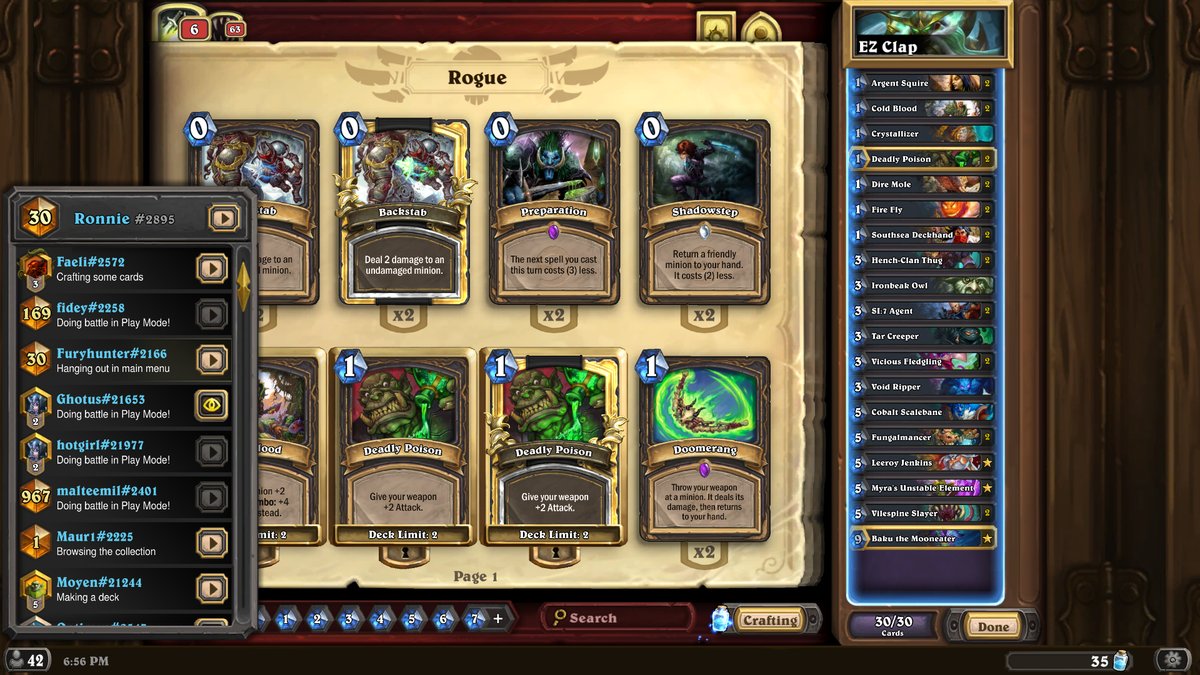Open the game menu gear icon
The height and width of the screenshot is (675, 1200).
point(1171,660)
